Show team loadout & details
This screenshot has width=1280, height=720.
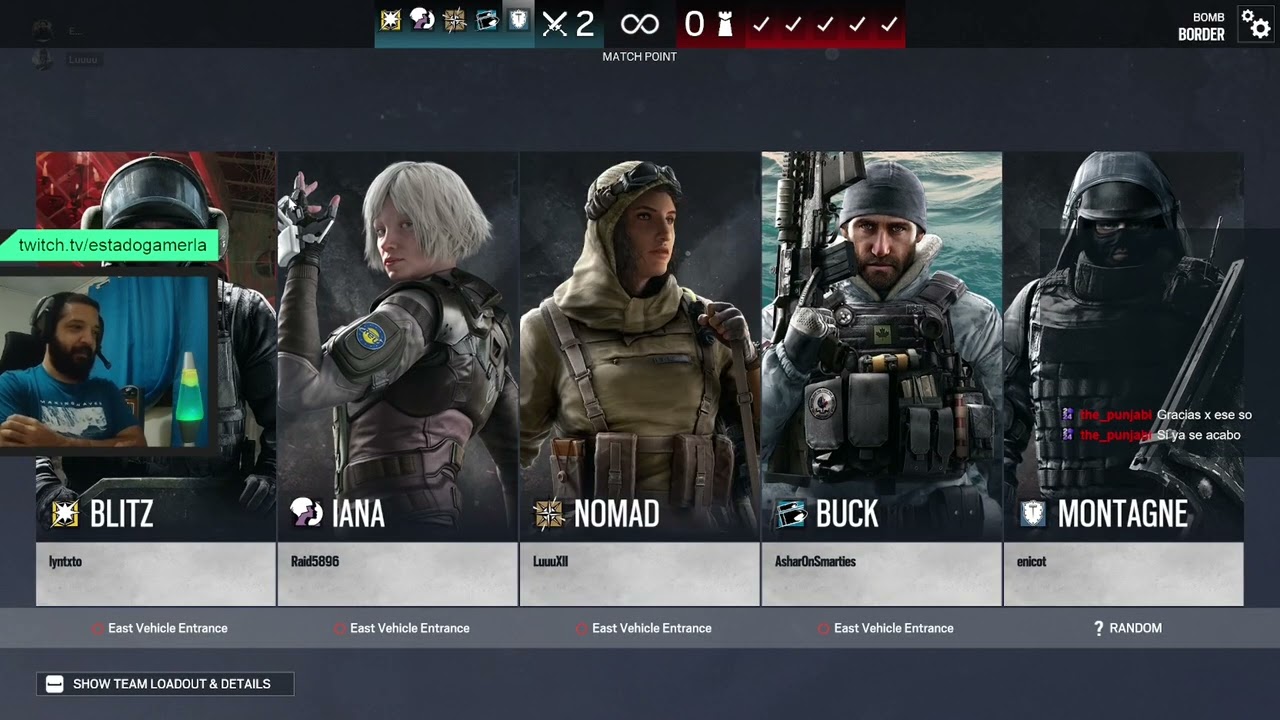[x=165, y=684]
